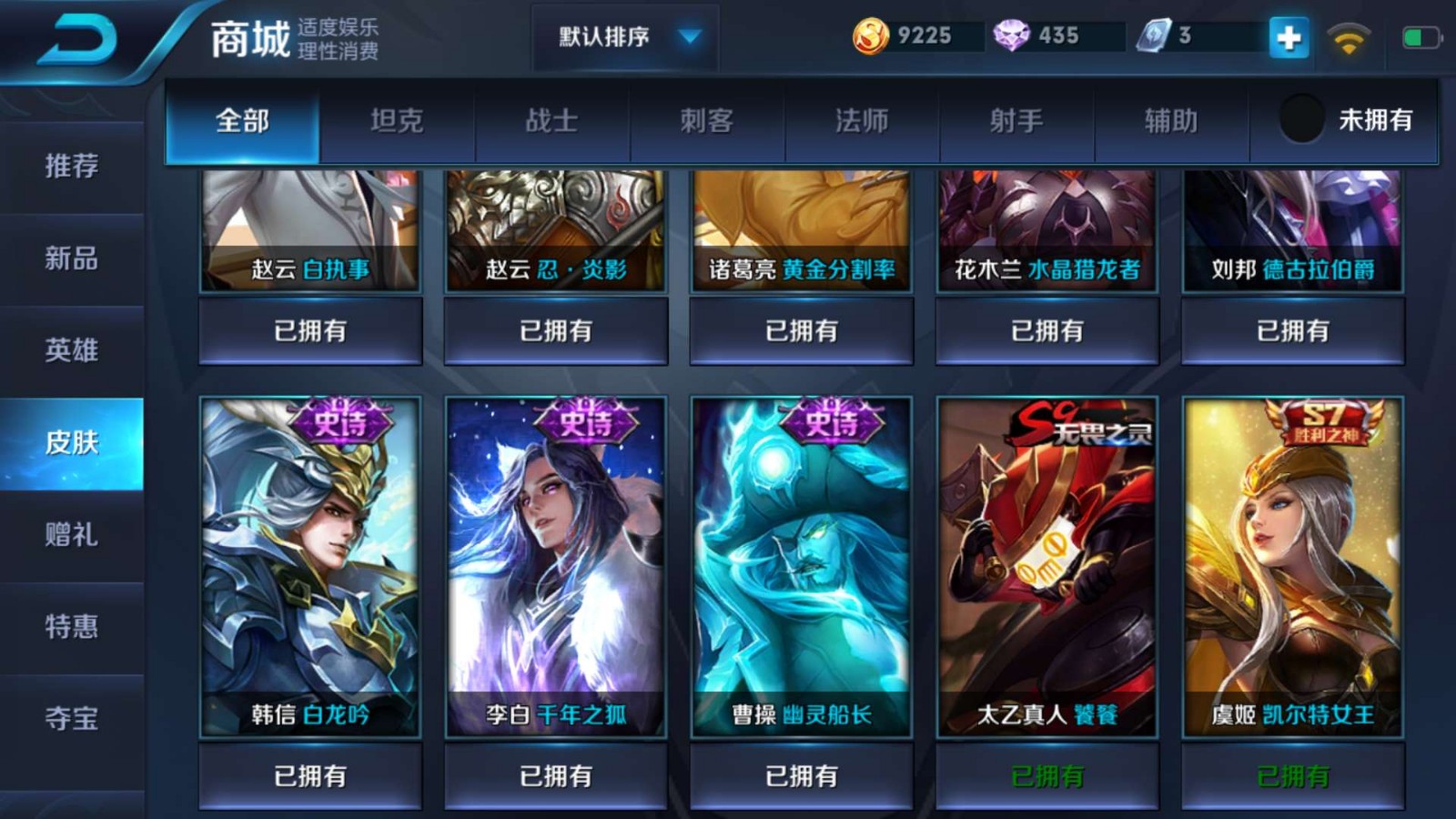
Task: Click the gold coin currency icon
Action: (x=871, y=37)
